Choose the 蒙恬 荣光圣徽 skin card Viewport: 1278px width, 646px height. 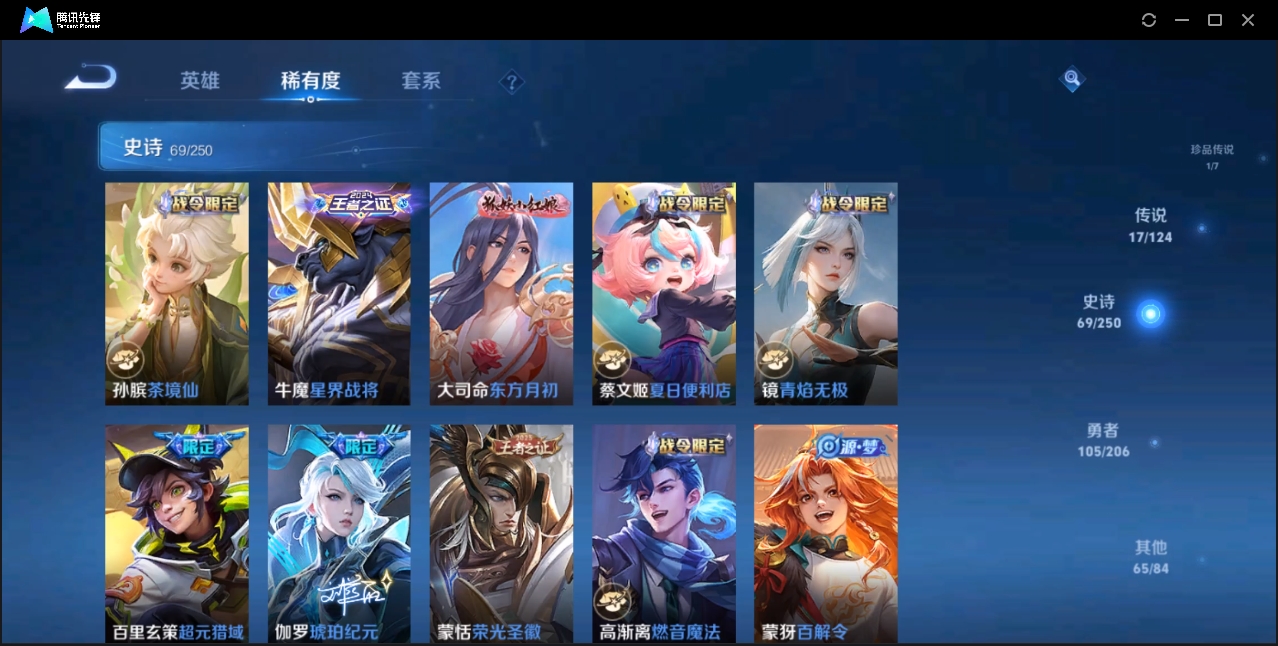[501, 533]
